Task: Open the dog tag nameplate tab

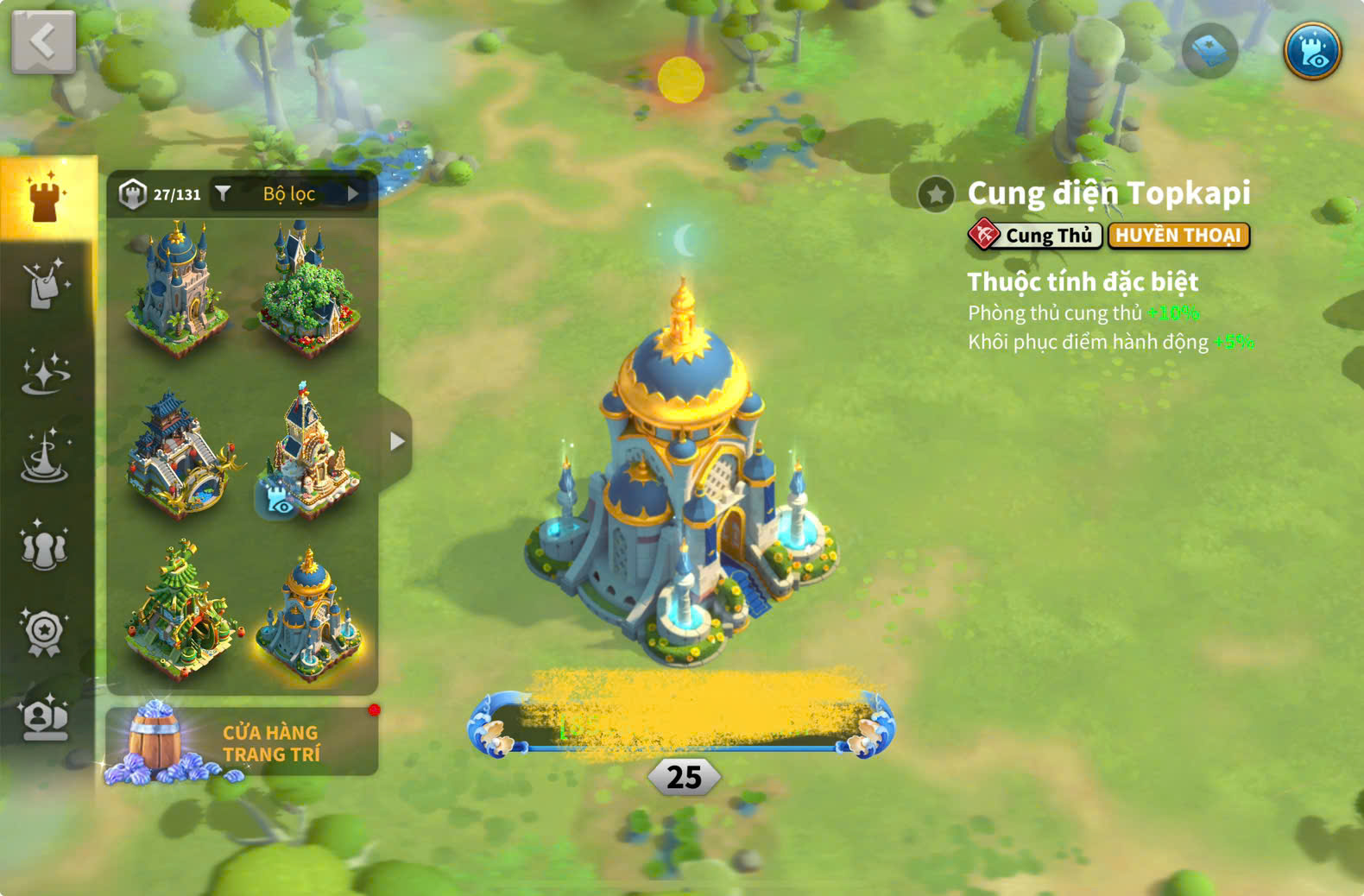Action: pyautogui.click(x=45, y=283)
